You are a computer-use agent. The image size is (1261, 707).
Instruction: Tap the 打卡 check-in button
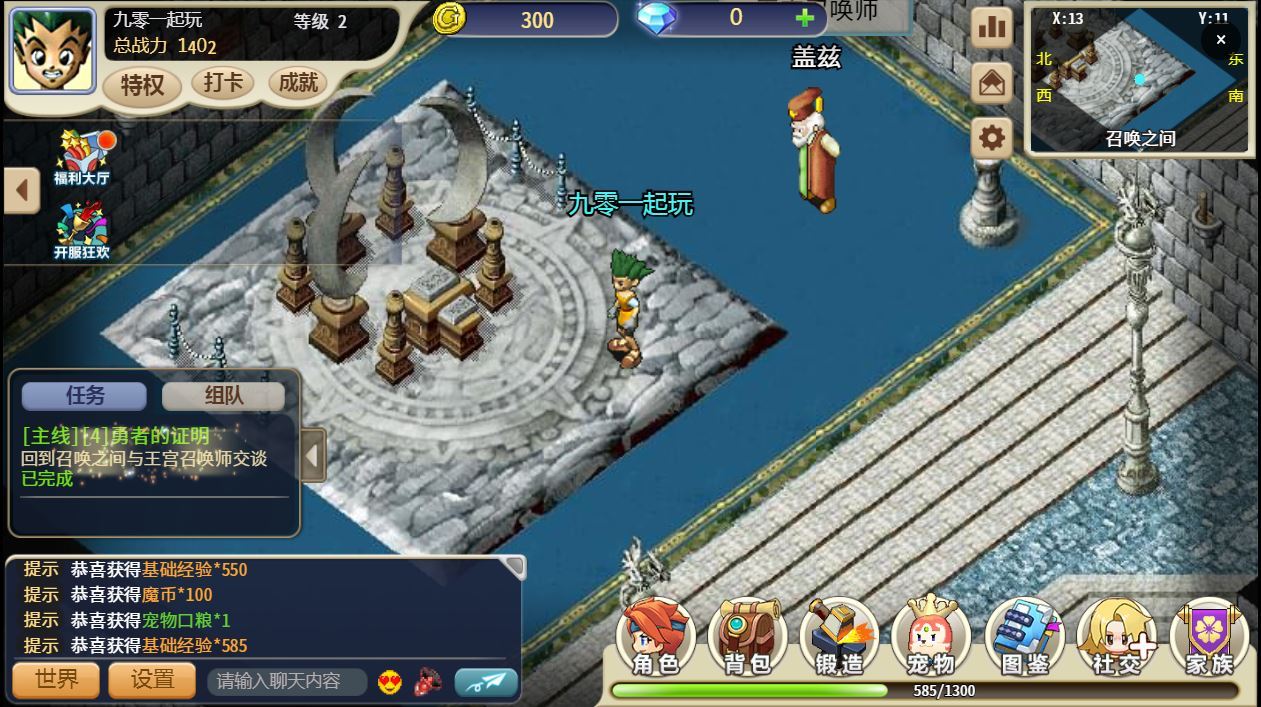click(223, 82)
